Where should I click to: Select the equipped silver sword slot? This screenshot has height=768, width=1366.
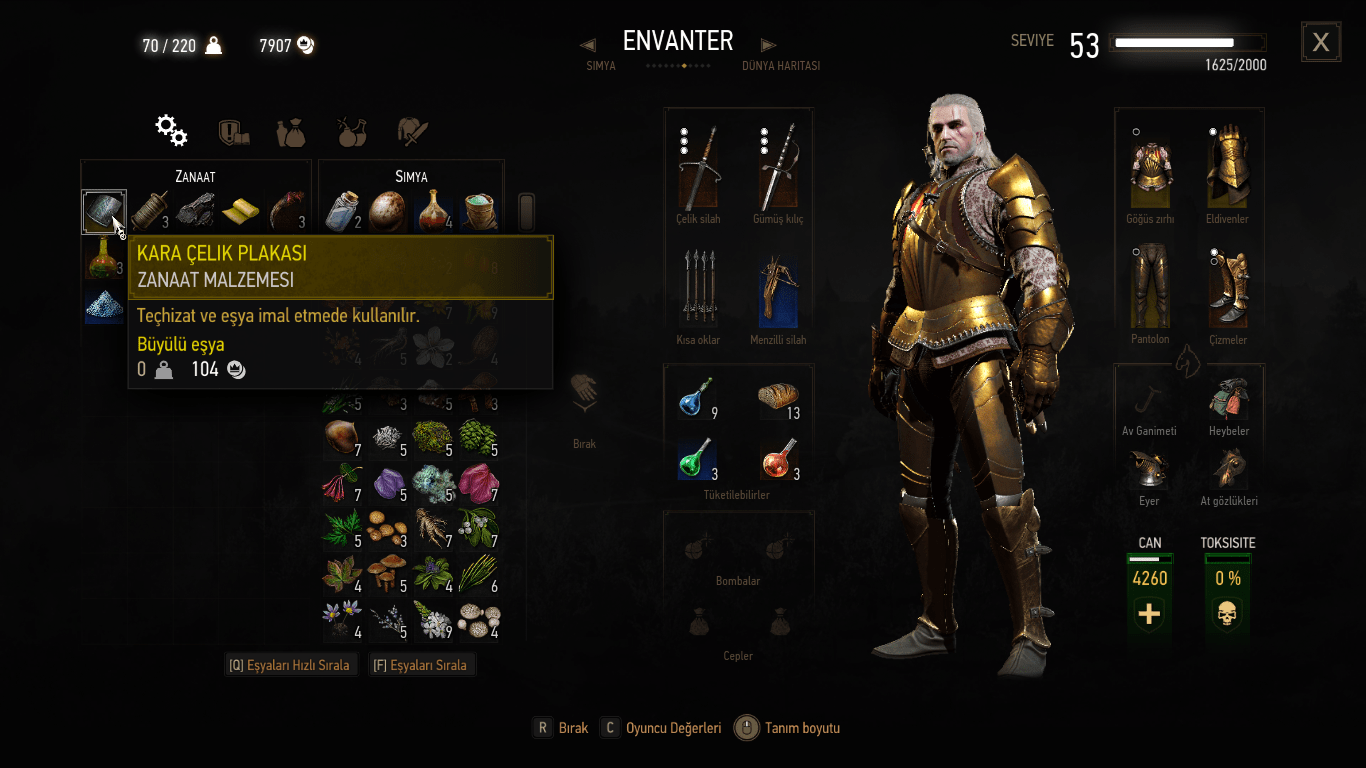point(777,168)
